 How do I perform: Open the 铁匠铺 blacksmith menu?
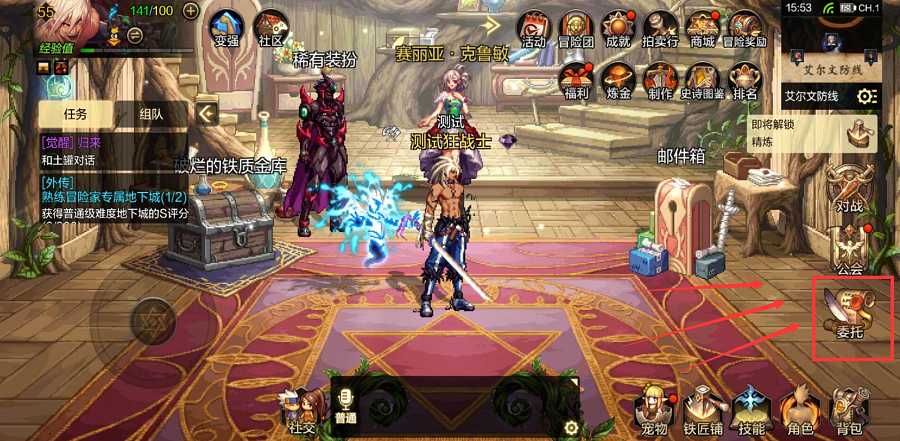[703, 410]
